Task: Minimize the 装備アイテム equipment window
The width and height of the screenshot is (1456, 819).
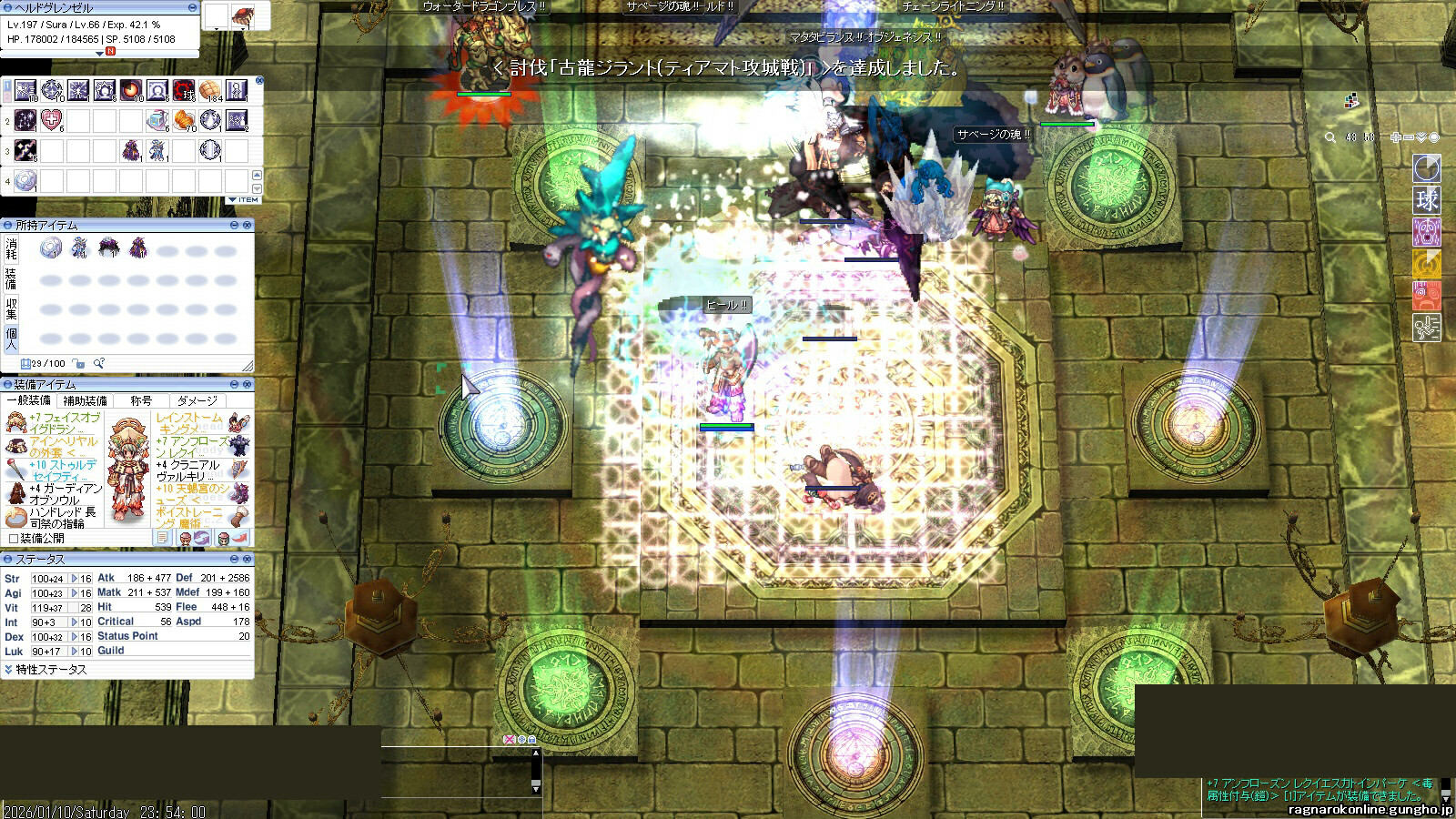Action: point(234,385)
